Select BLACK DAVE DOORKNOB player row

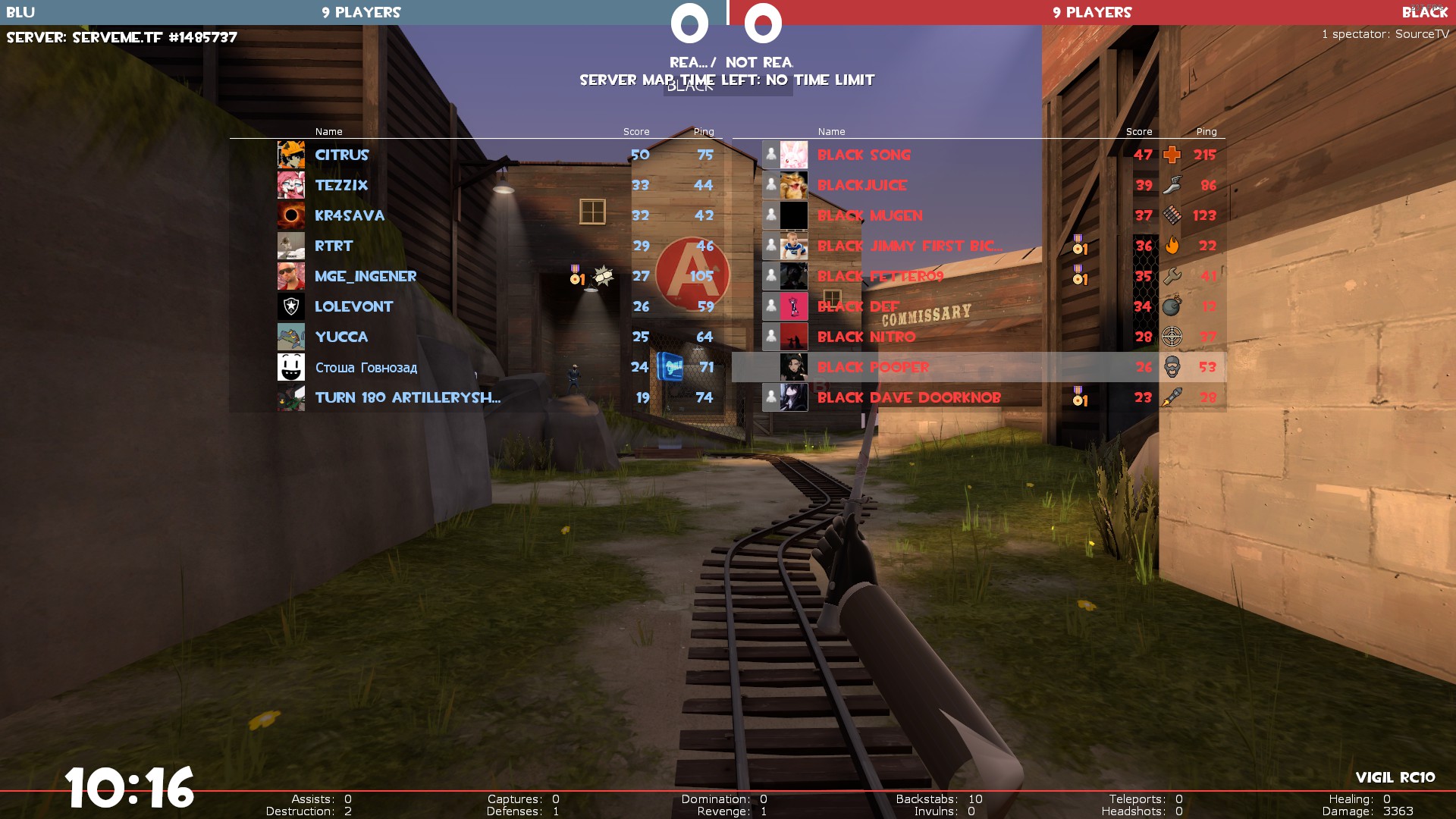(908, 397)
